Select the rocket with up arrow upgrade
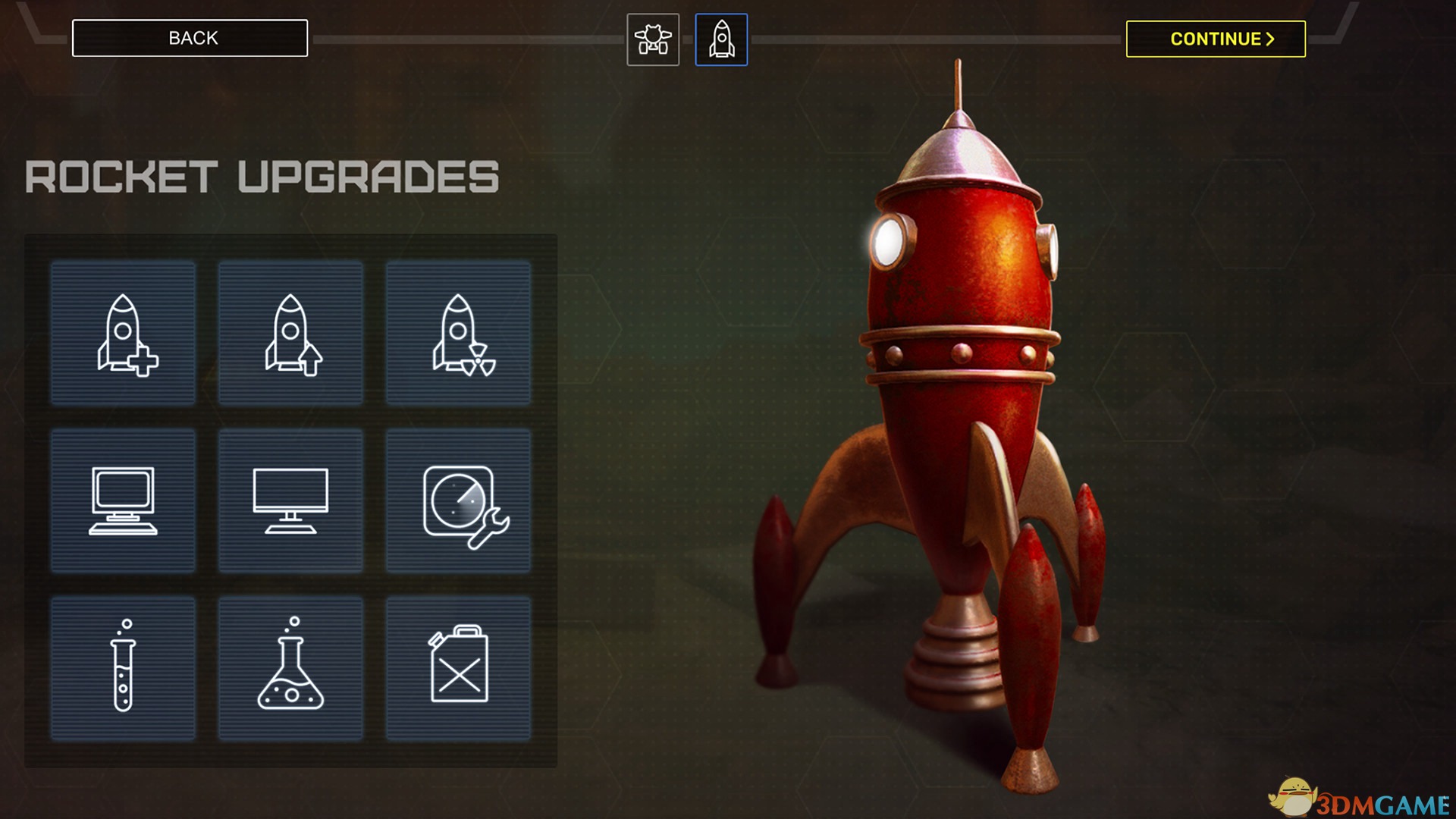Screen dimensions: 1456x819 [290, 334]
